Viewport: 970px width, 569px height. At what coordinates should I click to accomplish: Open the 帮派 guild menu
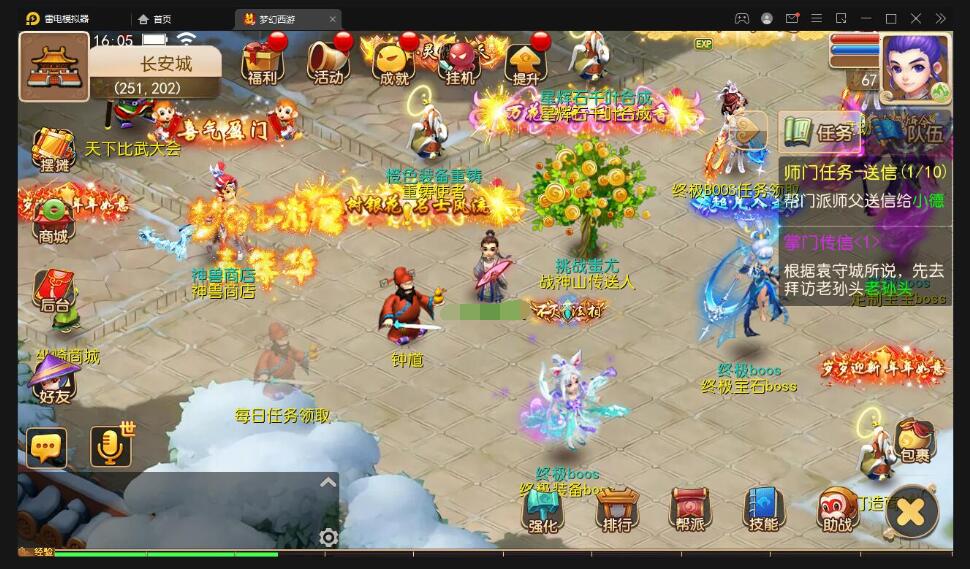pos(690,510)
